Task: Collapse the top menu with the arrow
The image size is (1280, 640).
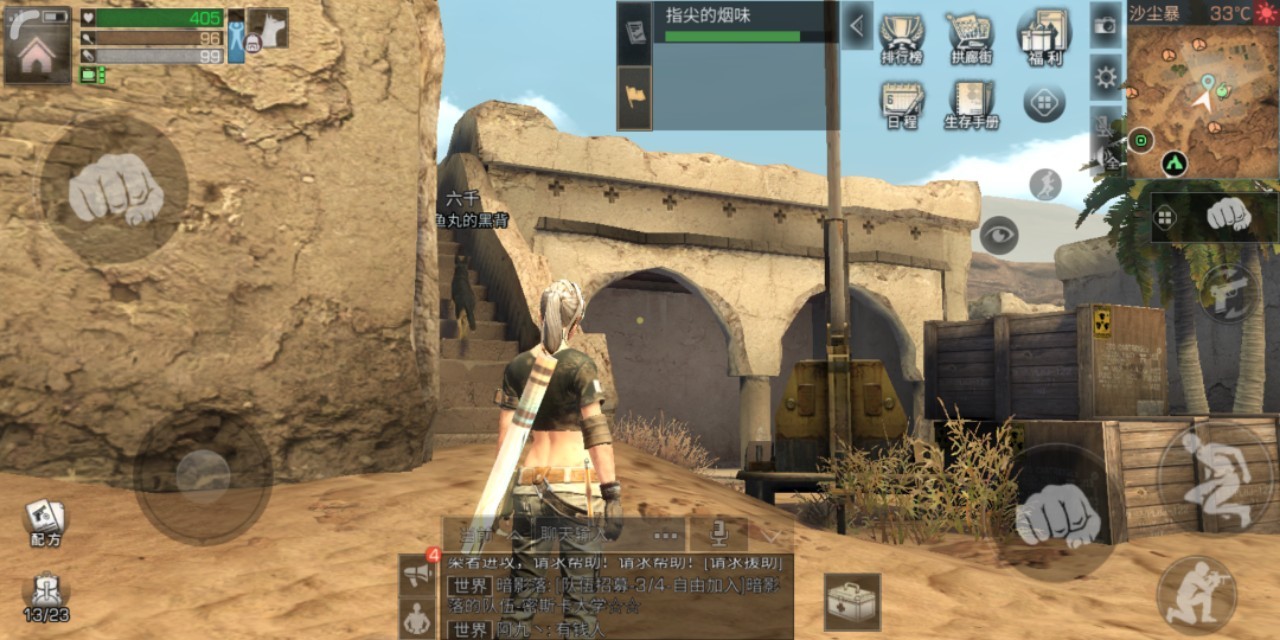Action: tap(857, 25)
